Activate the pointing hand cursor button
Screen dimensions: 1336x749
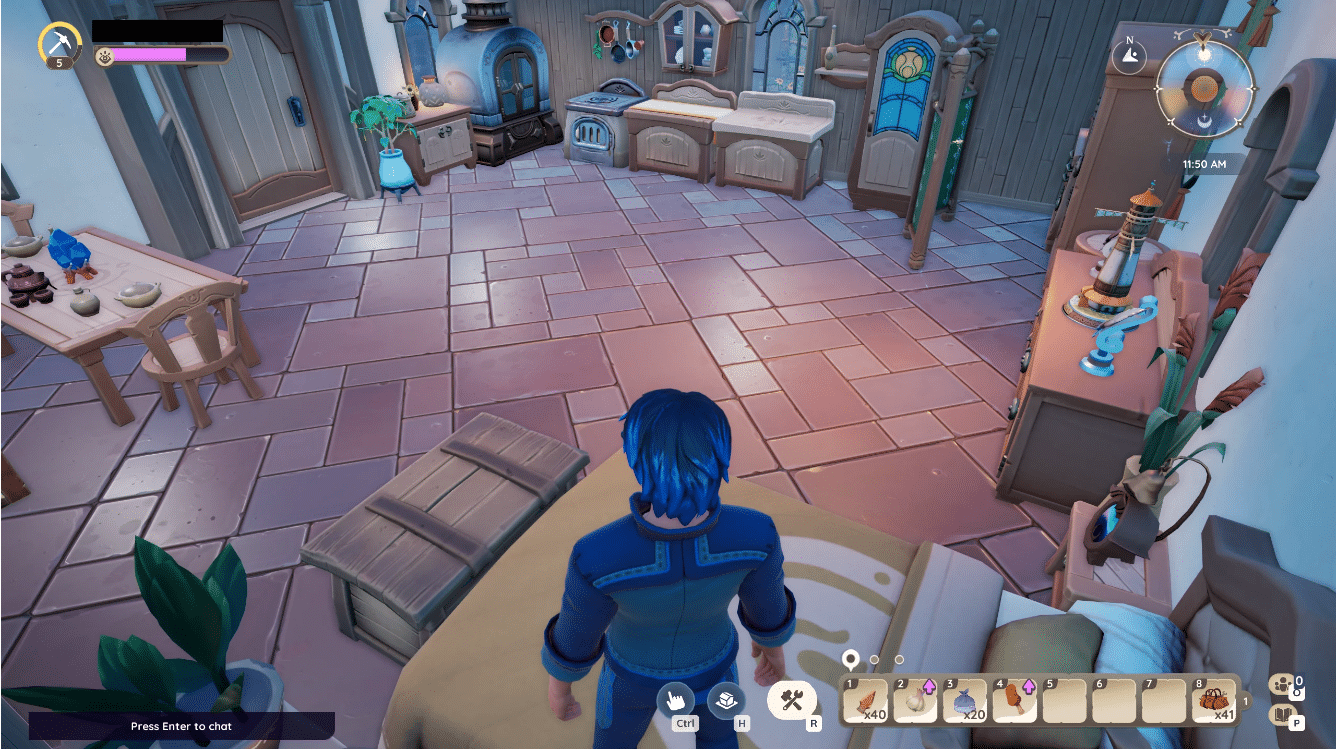click(x=677, y=698)
